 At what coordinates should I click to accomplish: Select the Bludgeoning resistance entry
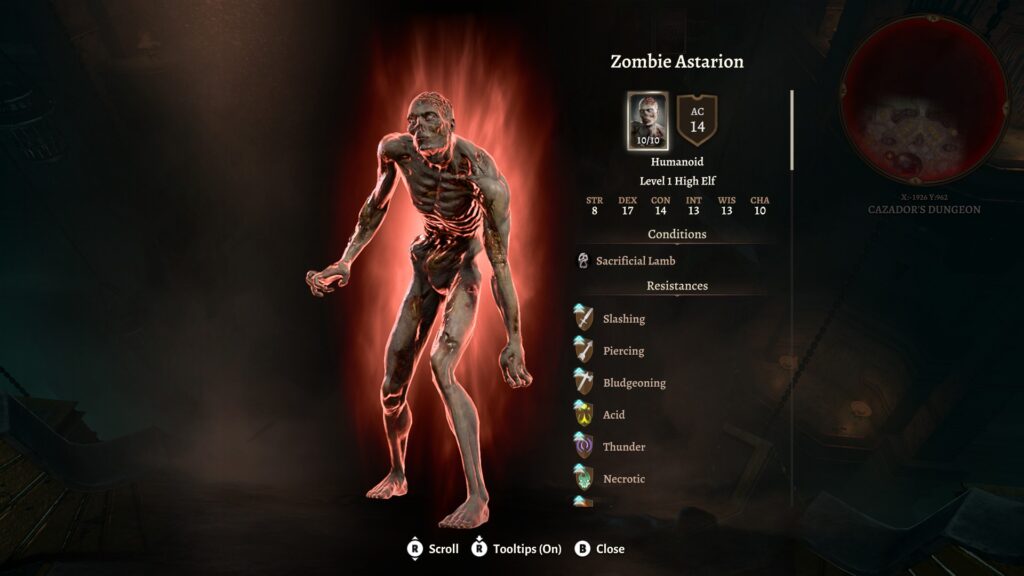point(633,383)
